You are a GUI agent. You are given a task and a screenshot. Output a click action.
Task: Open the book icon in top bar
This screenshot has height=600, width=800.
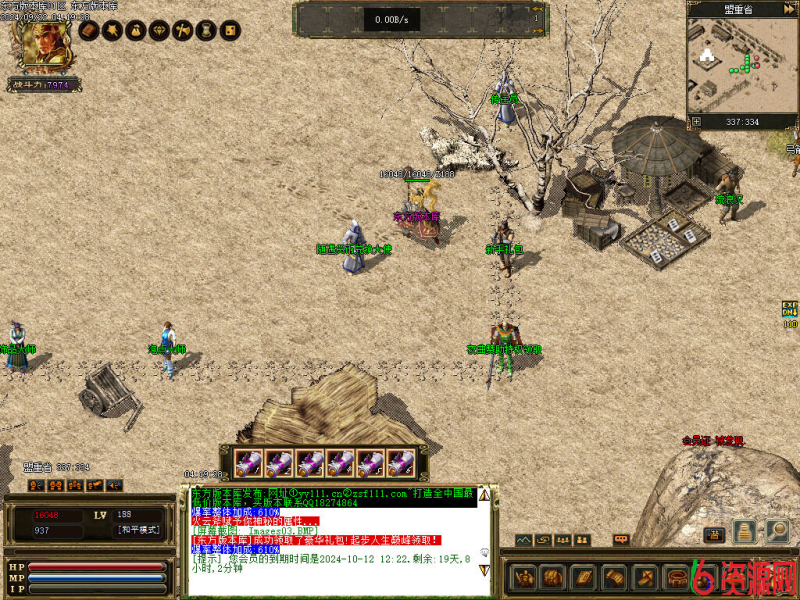[88, 32]
